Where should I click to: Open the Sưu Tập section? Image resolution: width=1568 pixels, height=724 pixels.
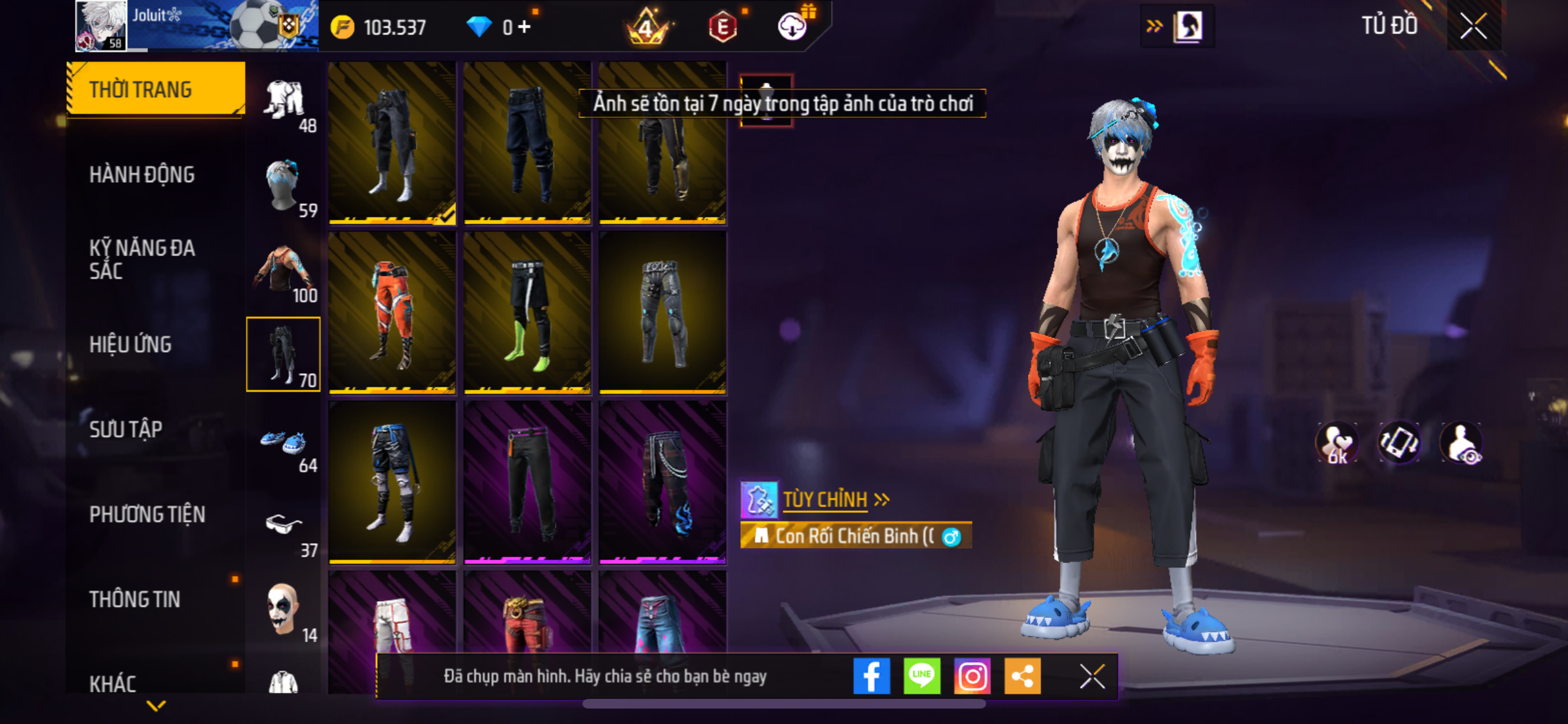coord(126,429)
